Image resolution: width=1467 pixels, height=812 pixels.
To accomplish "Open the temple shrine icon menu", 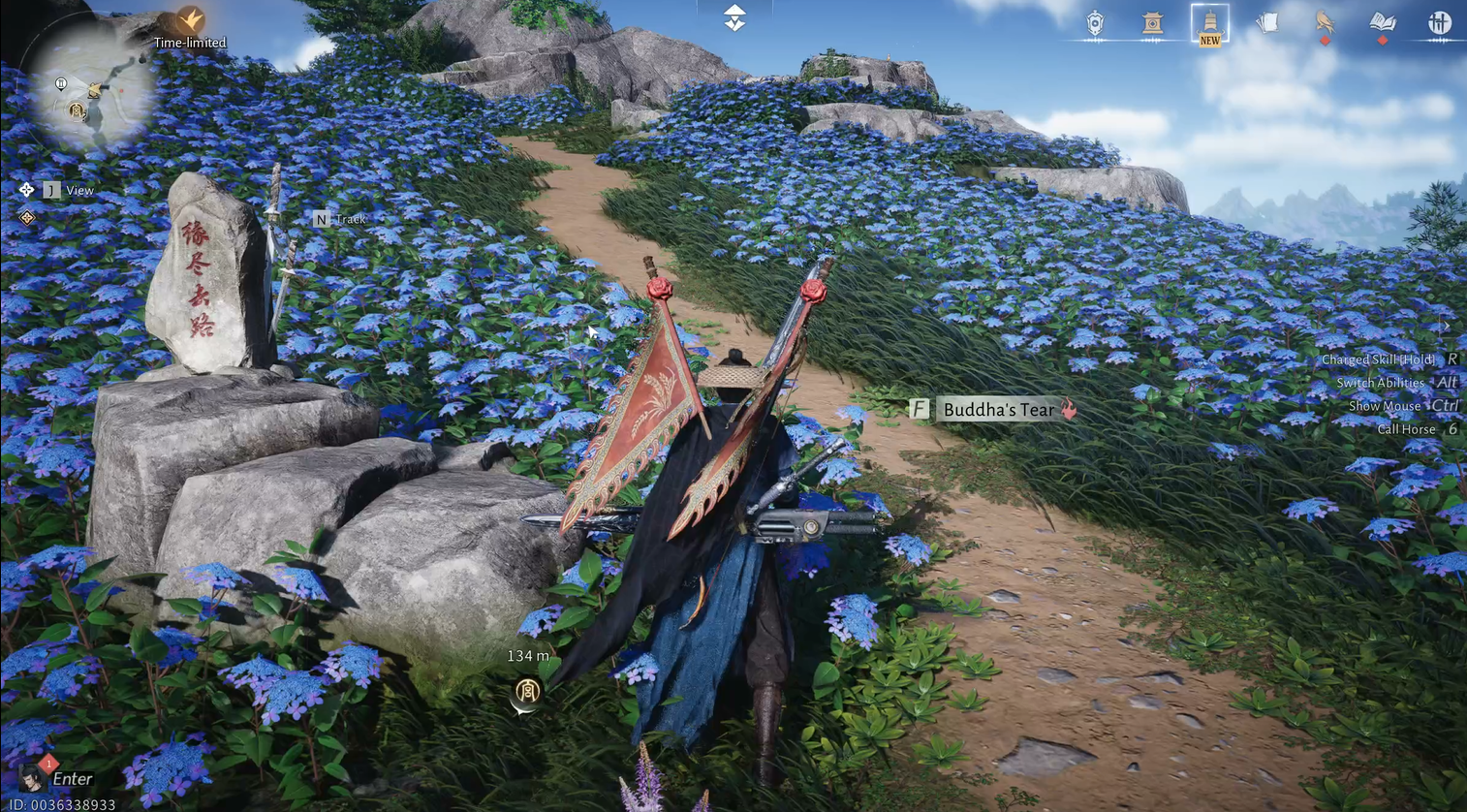I will [1152, 24].
